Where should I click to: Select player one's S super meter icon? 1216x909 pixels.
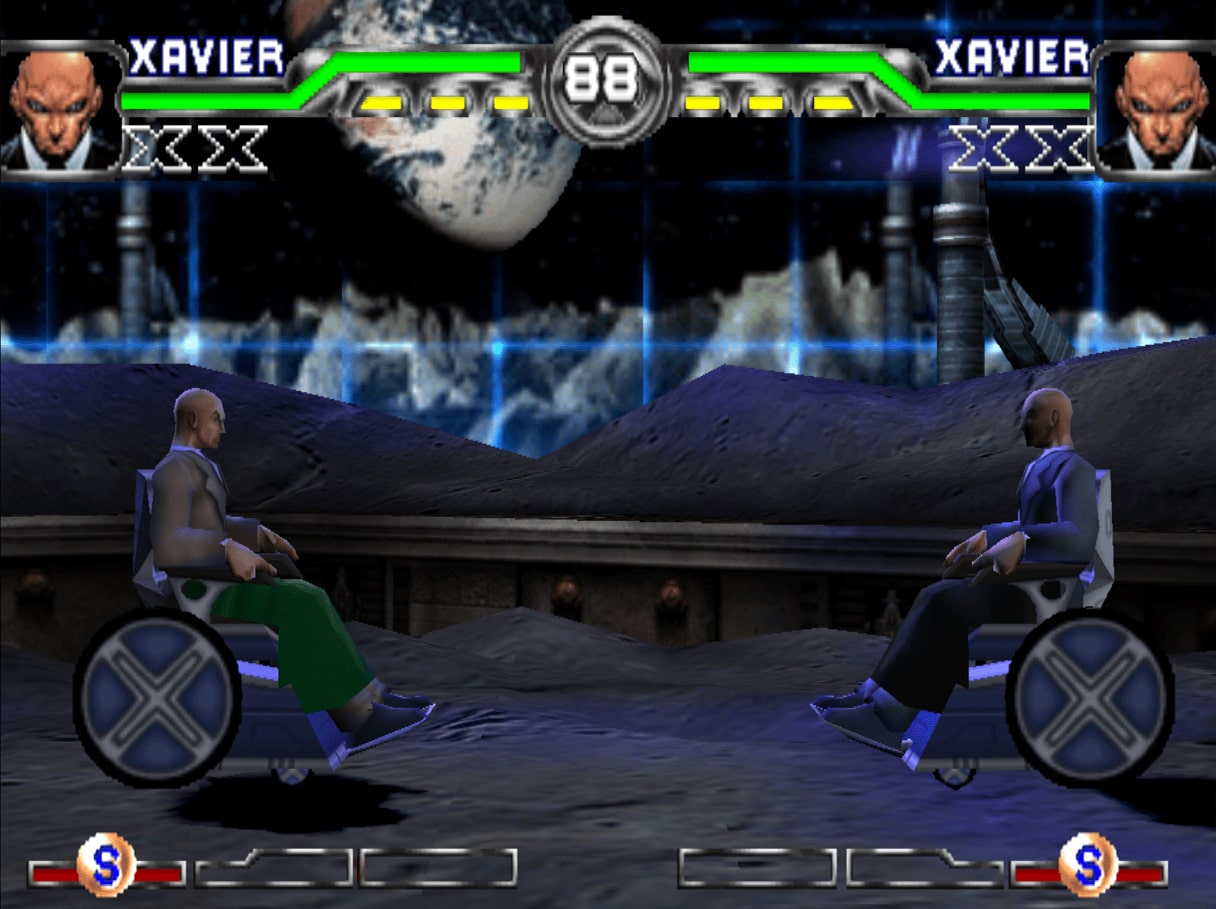(x=106, y=864)
